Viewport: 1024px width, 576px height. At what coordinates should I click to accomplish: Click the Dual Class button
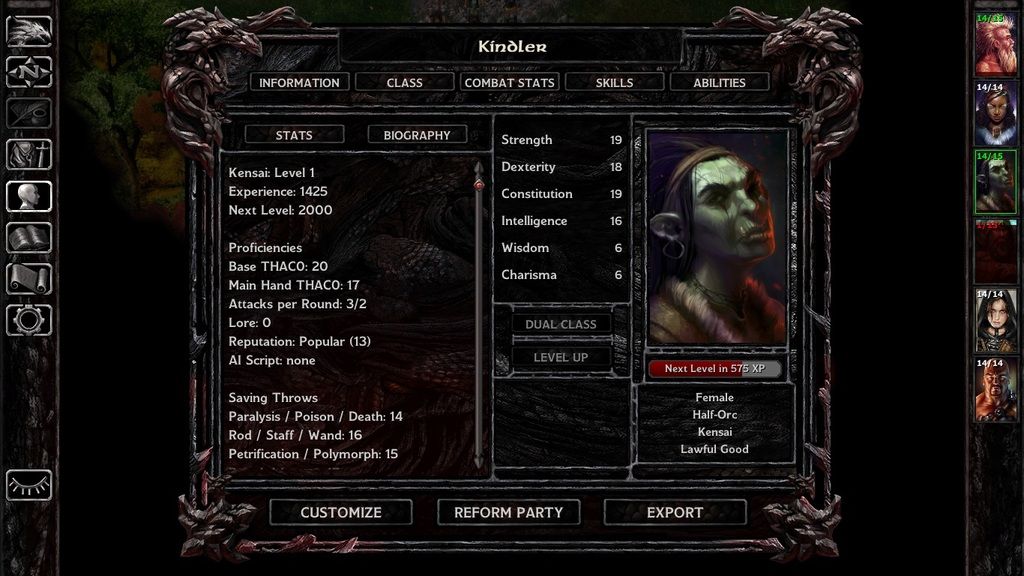click(561, 324)
